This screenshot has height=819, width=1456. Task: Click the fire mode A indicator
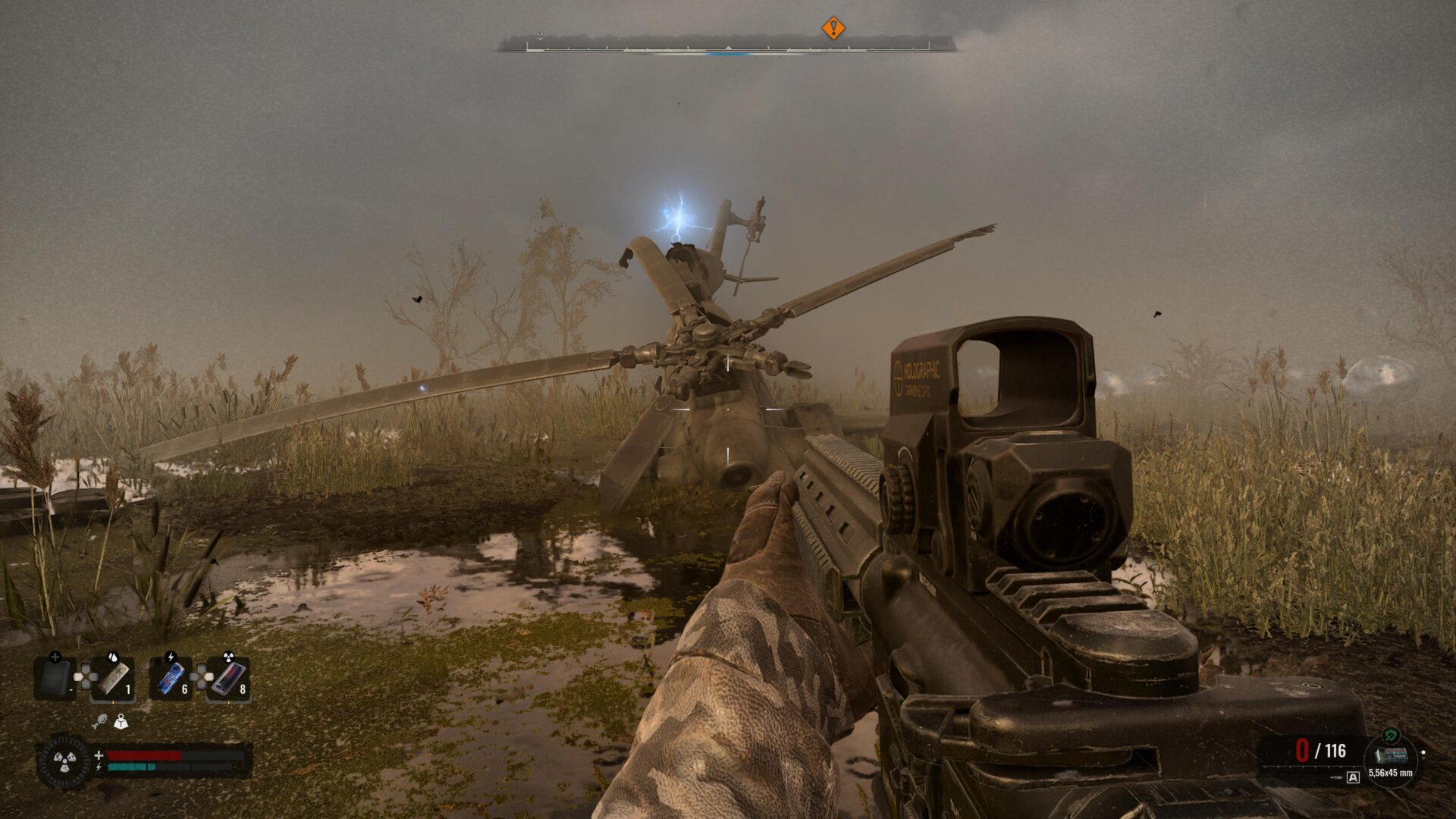point(1354,777)
